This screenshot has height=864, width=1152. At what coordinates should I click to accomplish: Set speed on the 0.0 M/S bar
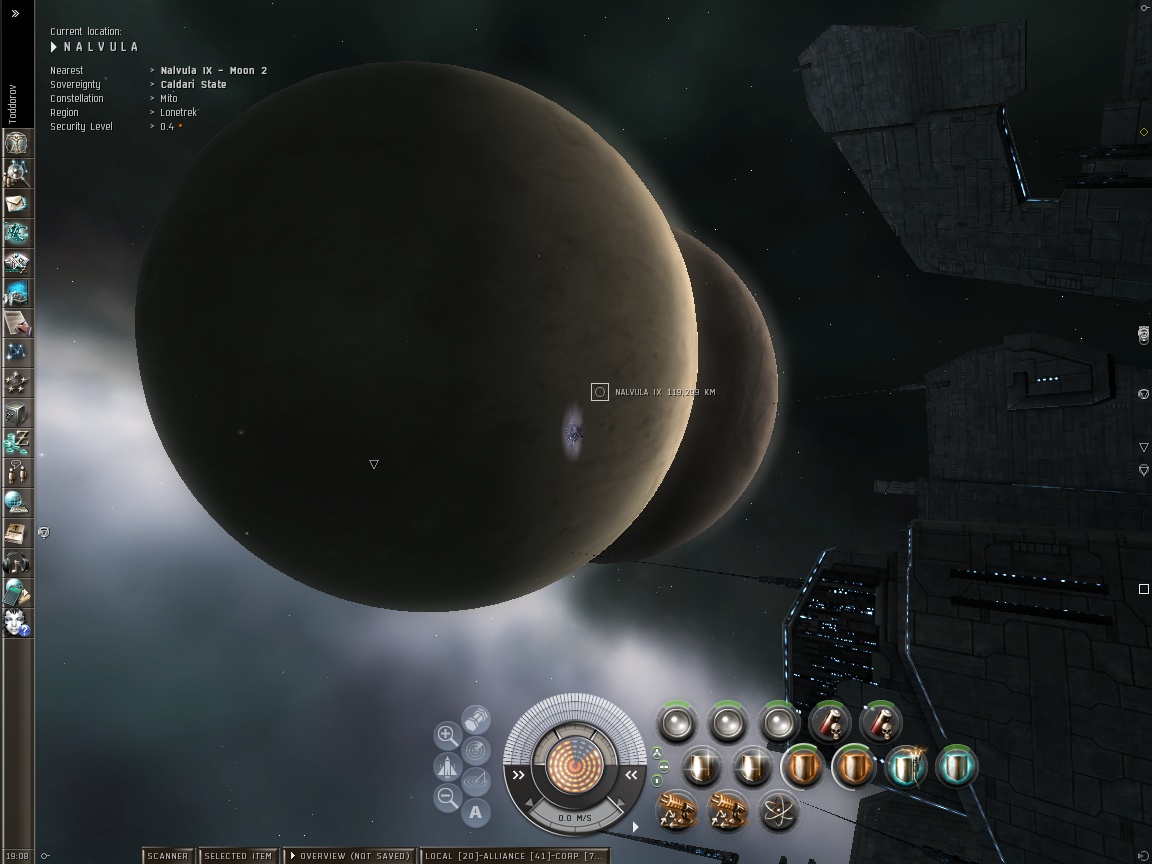574,818
